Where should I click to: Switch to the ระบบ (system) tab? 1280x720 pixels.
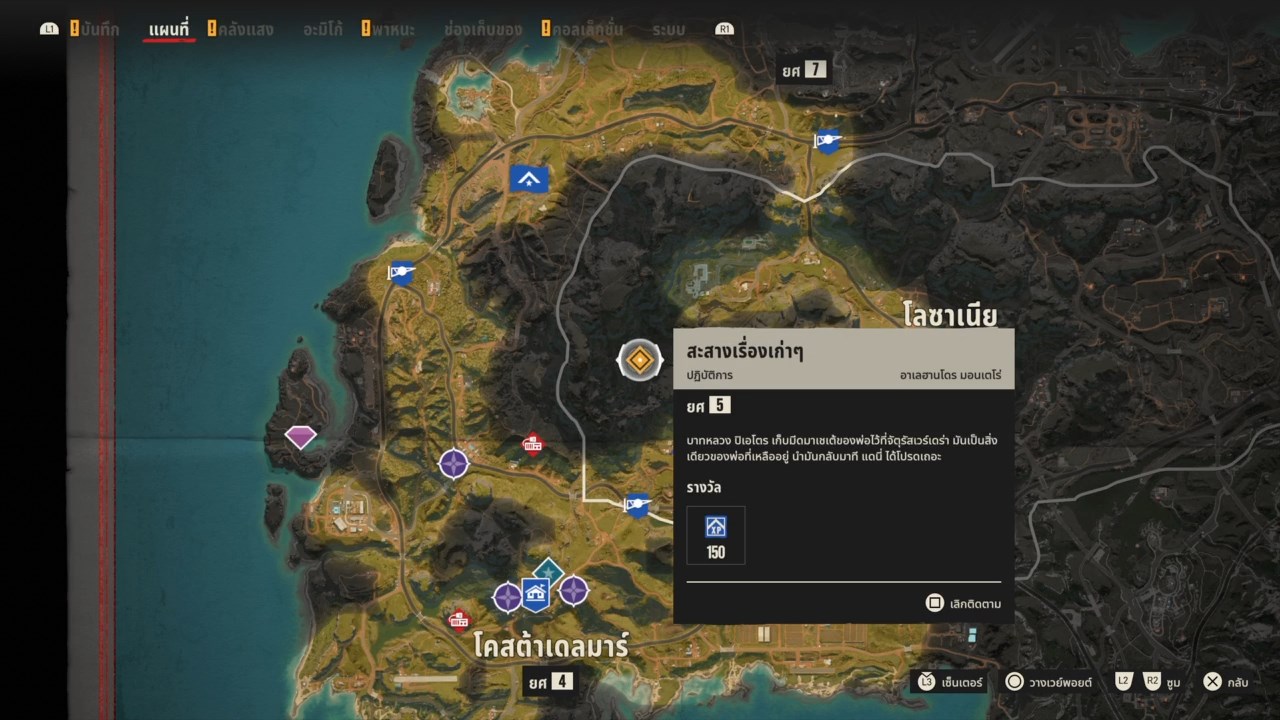click(x=668, y=30)
